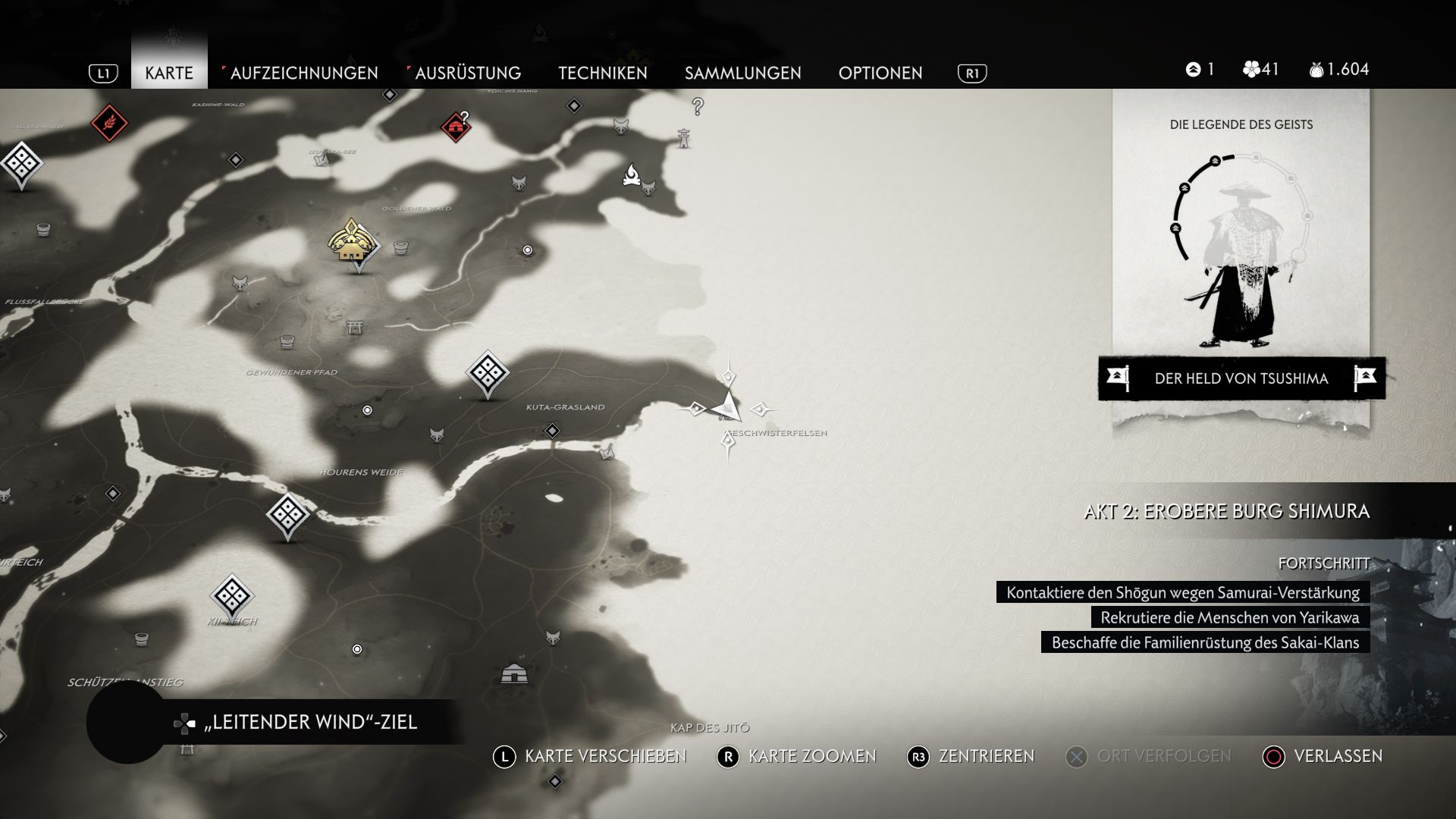Choose Rekrutiere die Menschen von Yarikawa objective
This screenshot has height=819, width=1456.
[x=1229, y=617]
